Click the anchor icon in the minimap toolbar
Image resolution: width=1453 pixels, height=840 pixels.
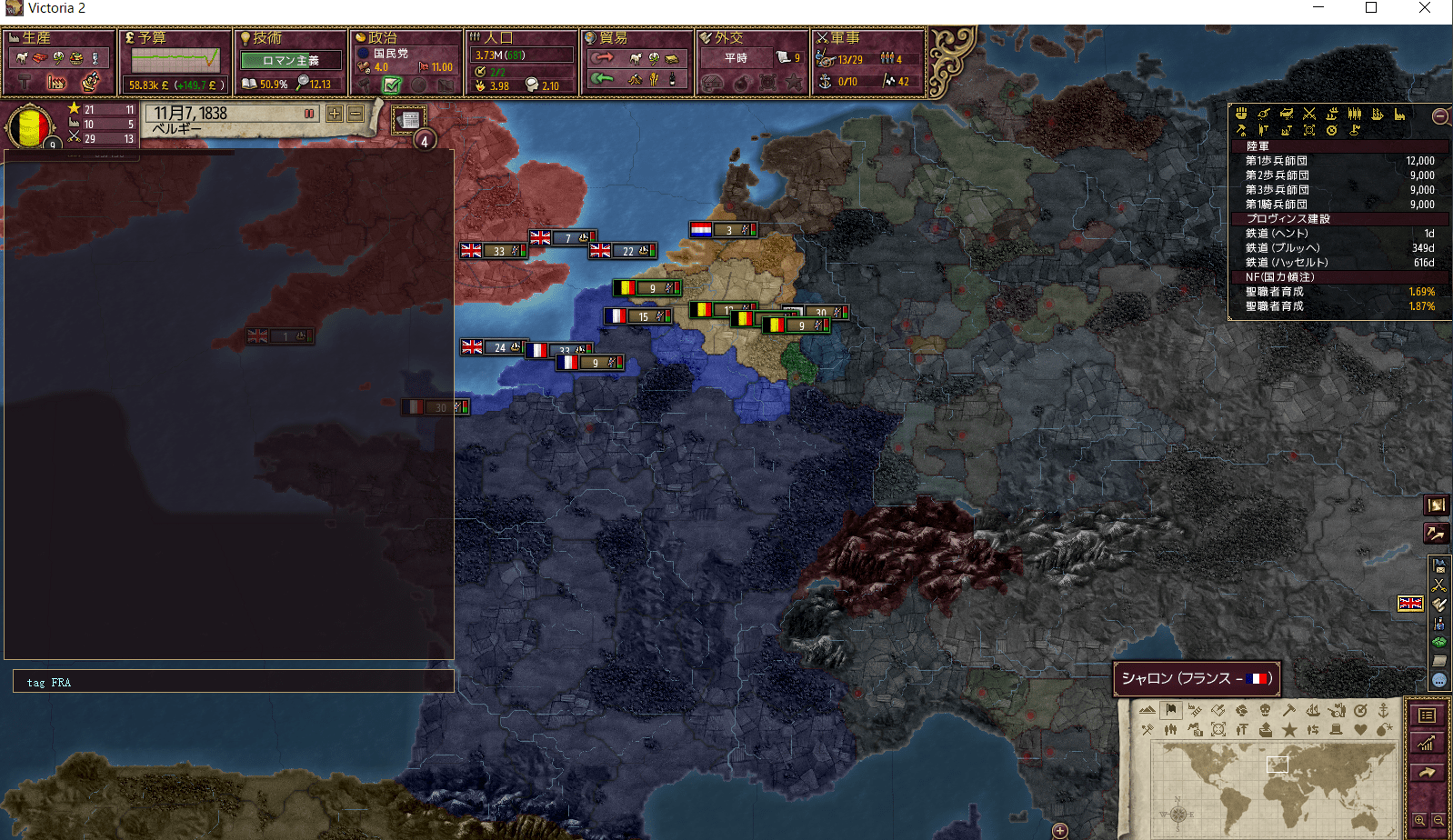pyautogui.click(x=1384, y=711)
